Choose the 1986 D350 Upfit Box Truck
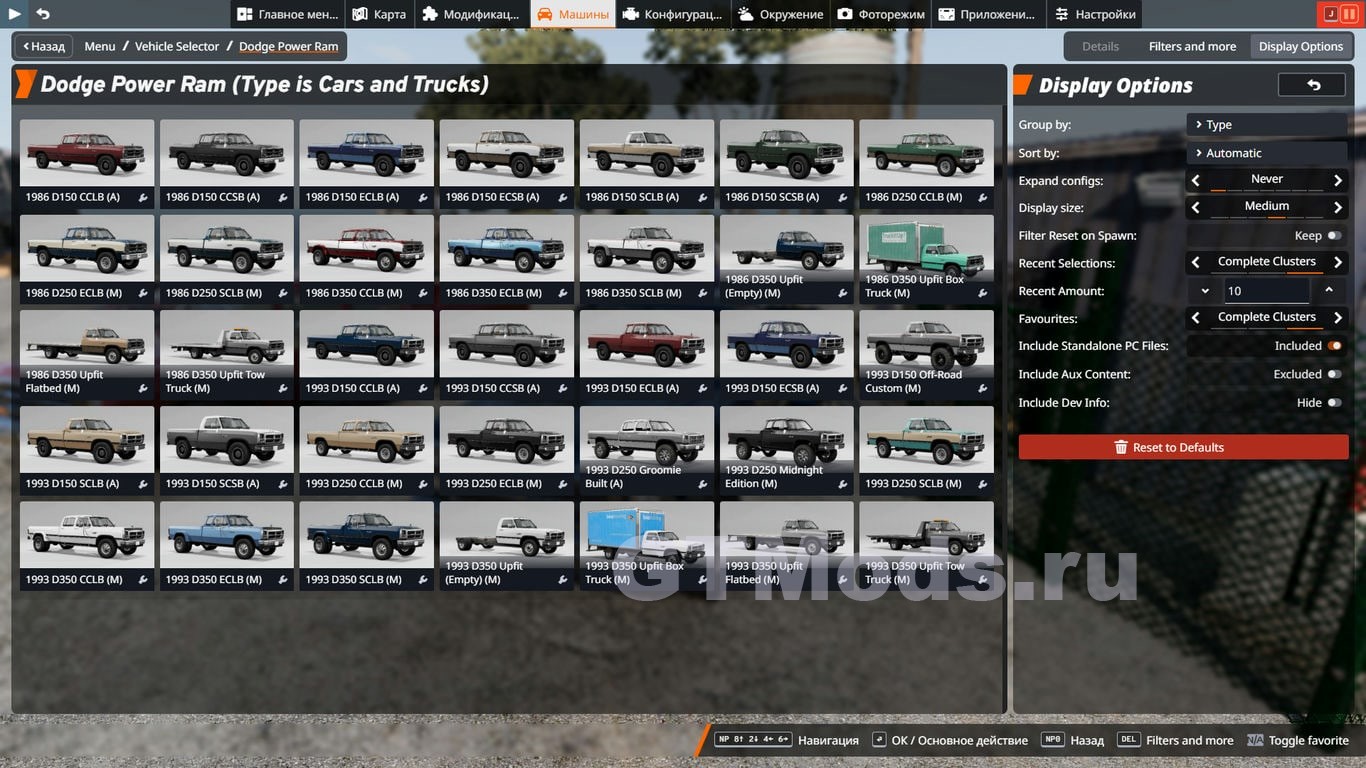 tap(926, 258)
